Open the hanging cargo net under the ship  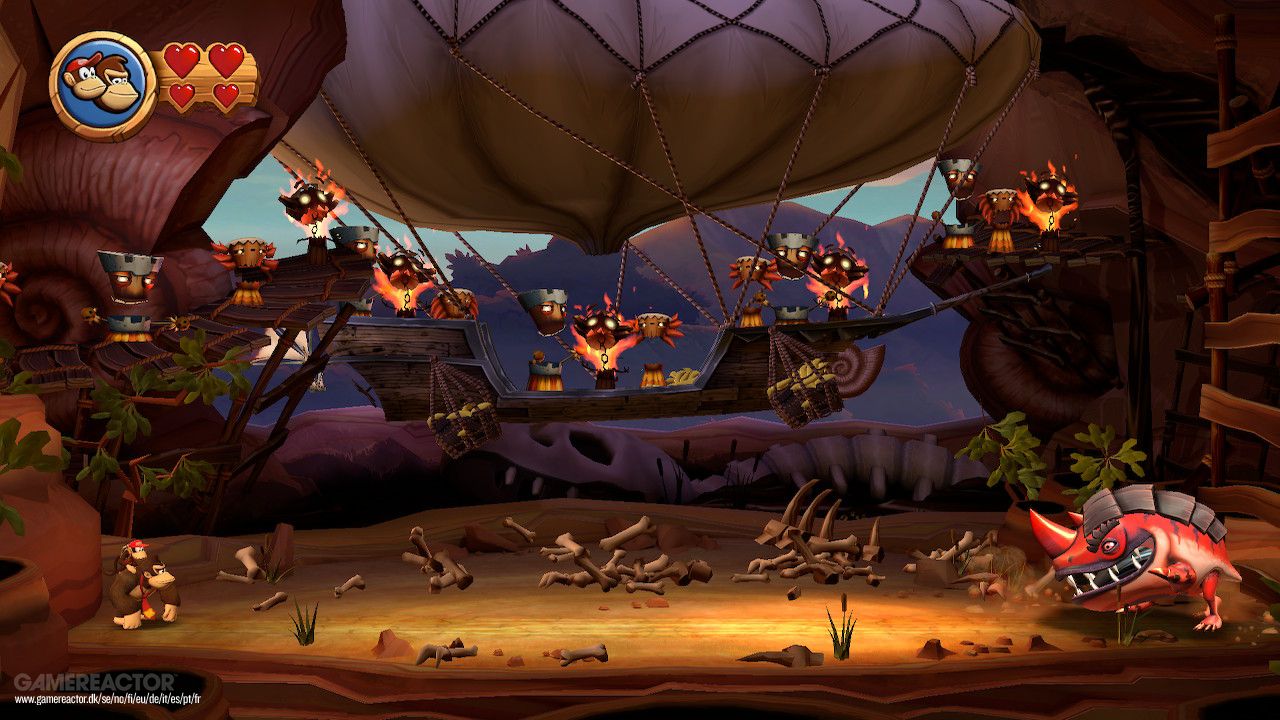(x=460, y=410)
